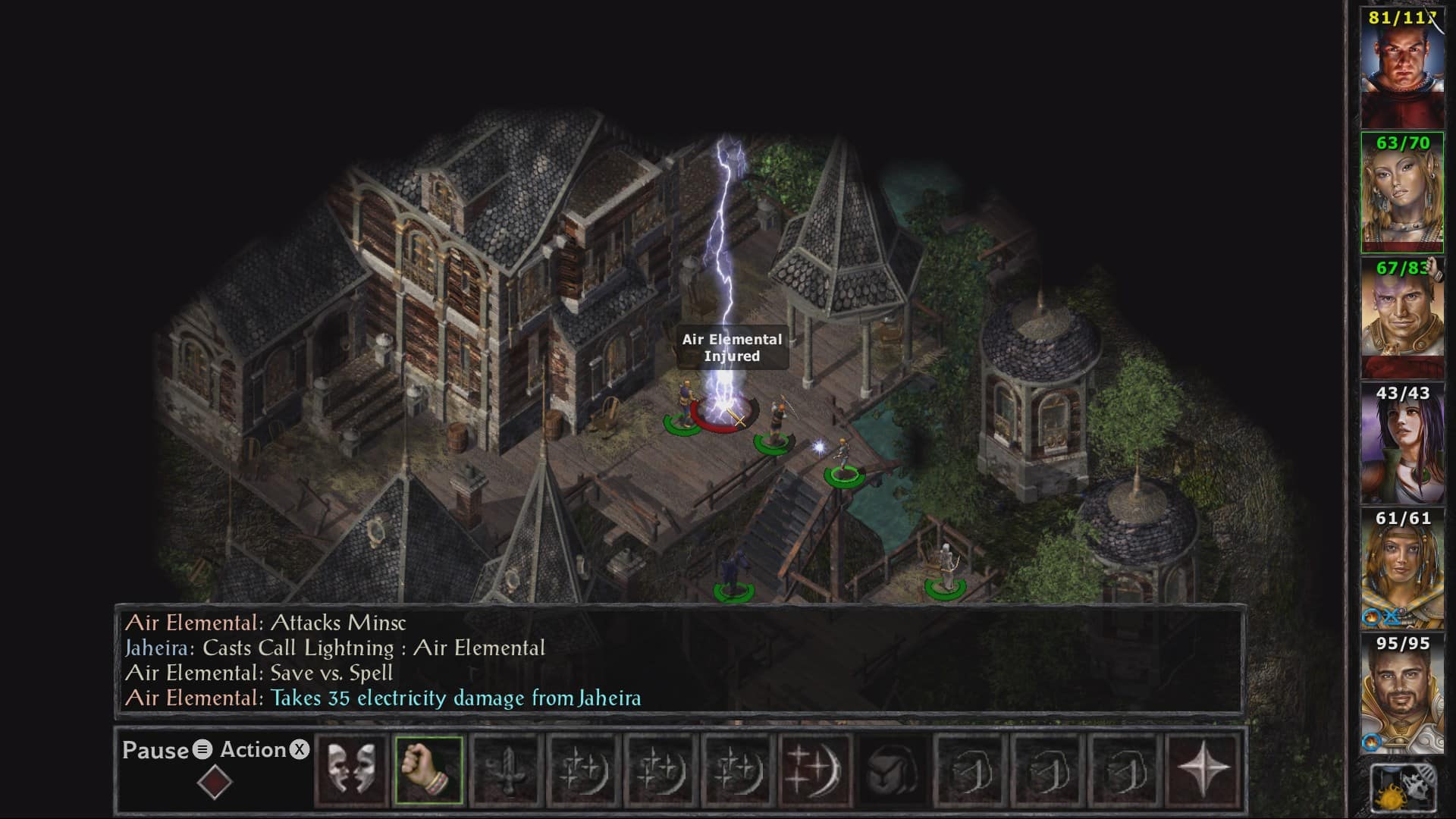
Task: Pick the dark-haired woman portrait at 43/43
Action: pos(1401,444)
